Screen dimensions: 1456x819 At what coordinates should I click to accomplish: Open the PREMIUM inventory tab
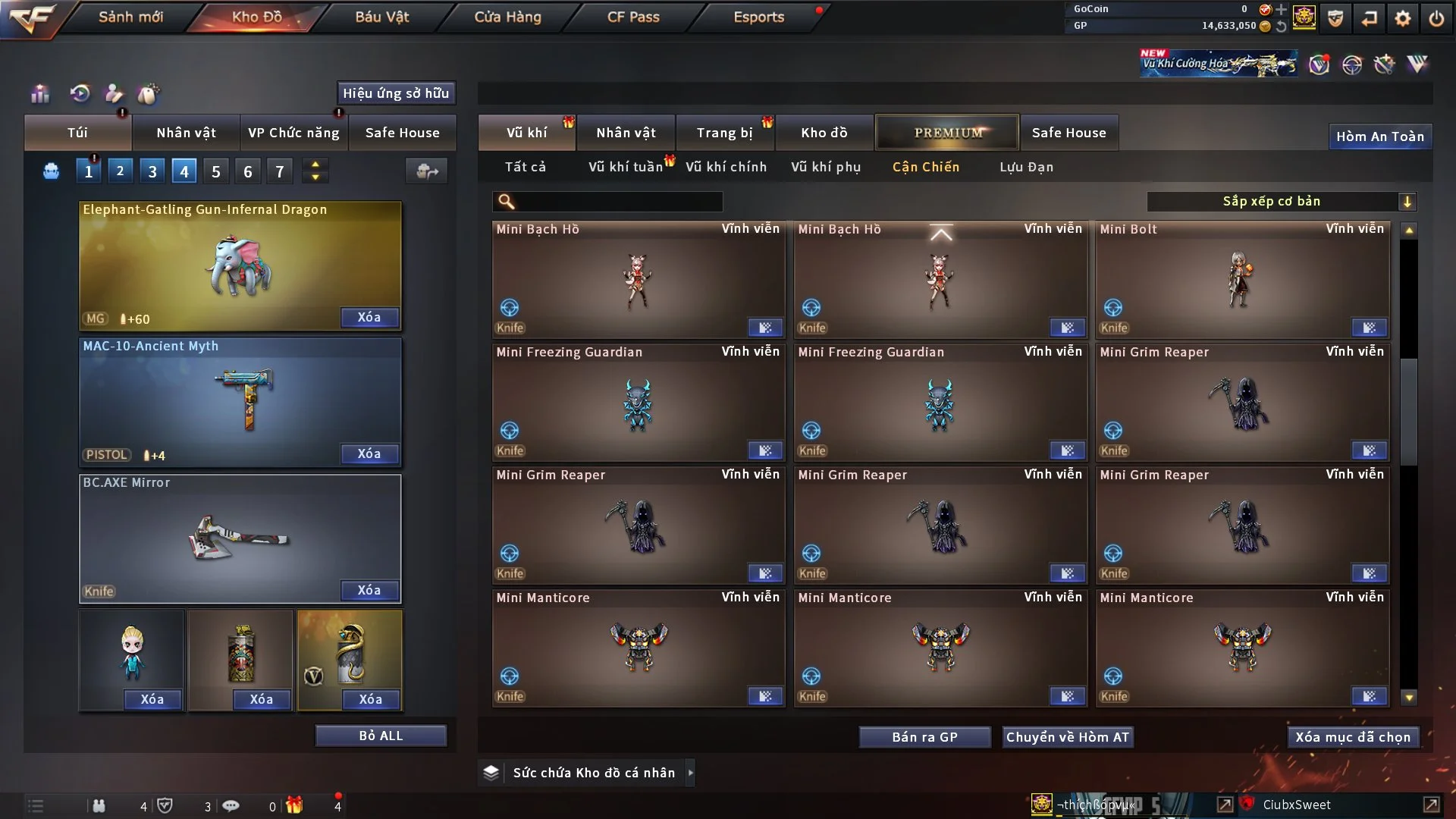point(947,133)
